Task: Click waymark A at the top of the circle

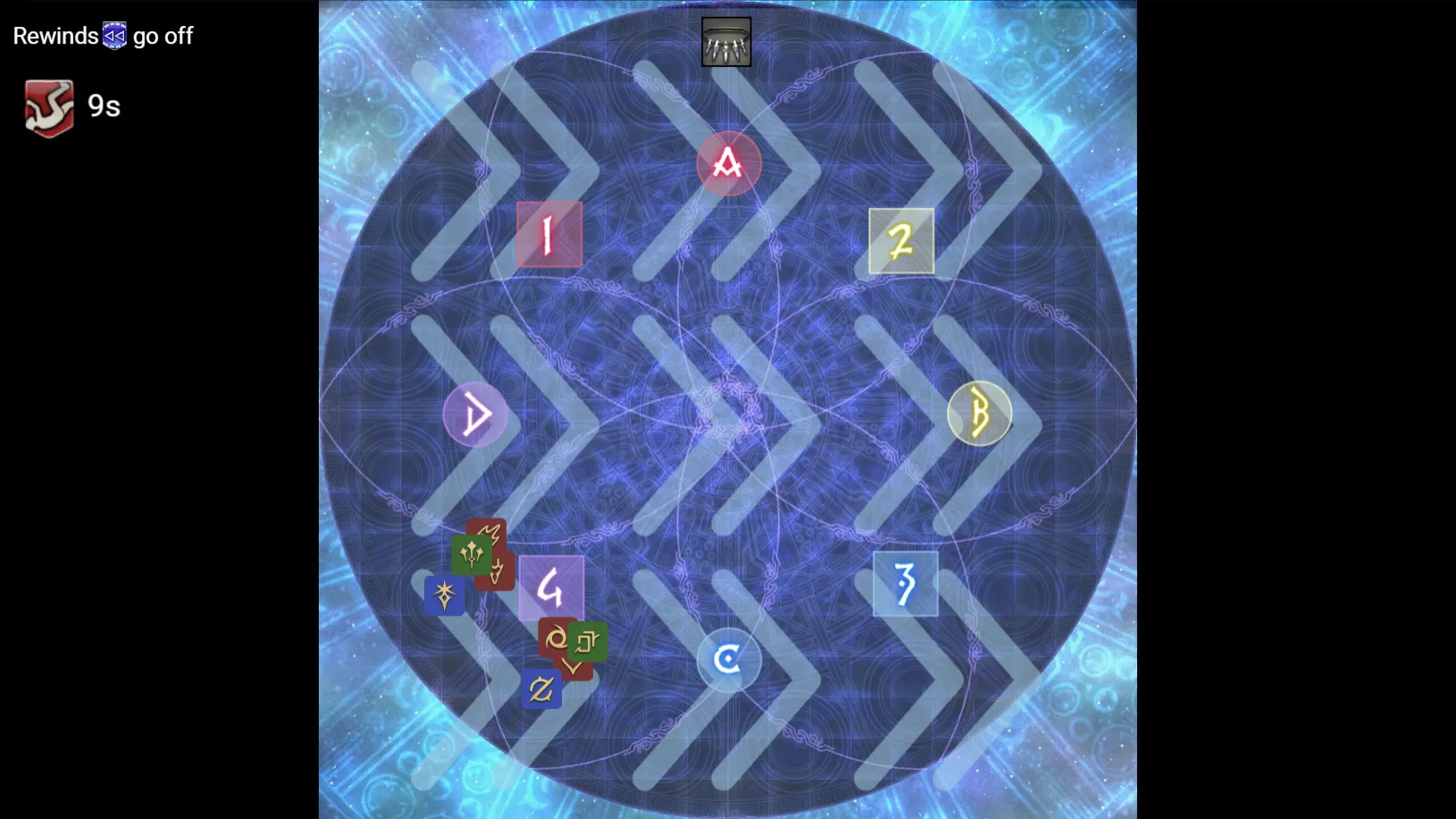Action: [728, 163]
